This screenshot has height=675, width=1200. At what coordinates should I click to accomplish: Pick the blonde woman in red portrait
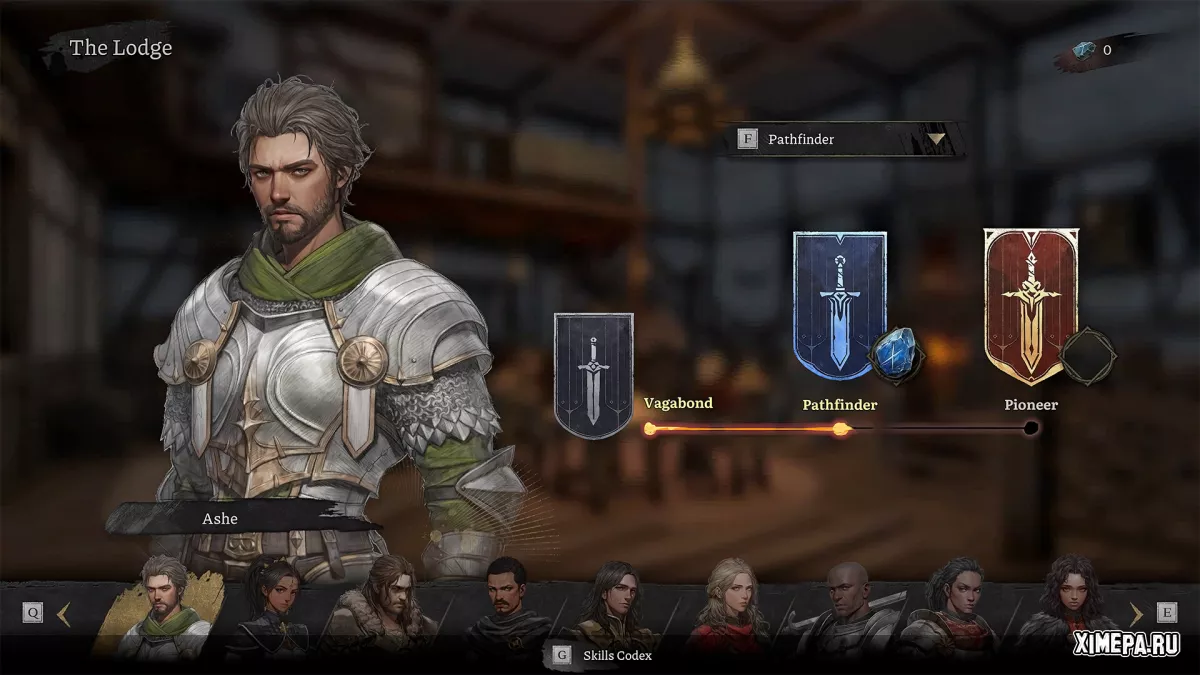(735, 608)
